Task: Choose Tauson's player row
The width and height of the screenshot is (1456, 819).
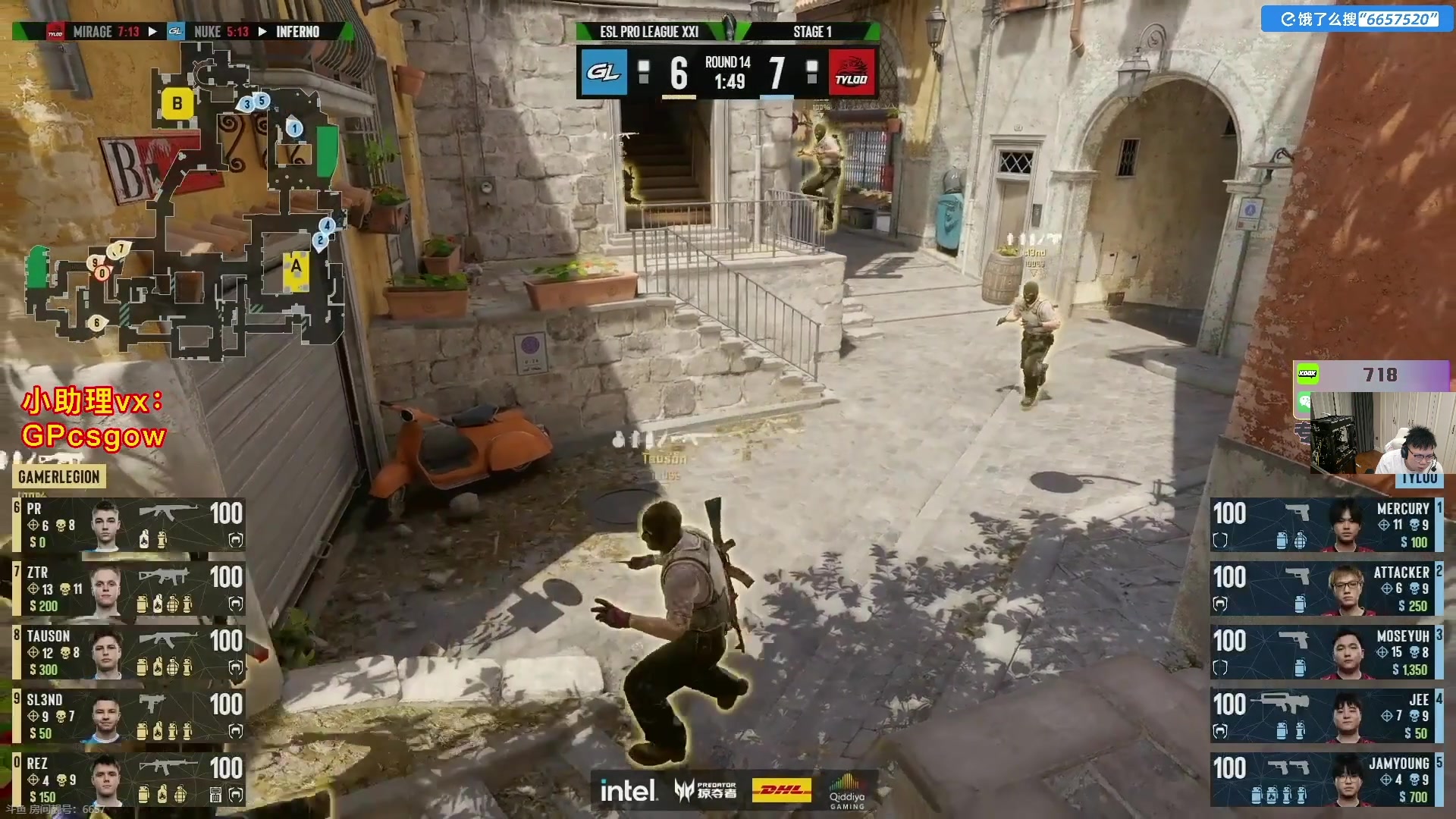Action: (x=129, y=652)
